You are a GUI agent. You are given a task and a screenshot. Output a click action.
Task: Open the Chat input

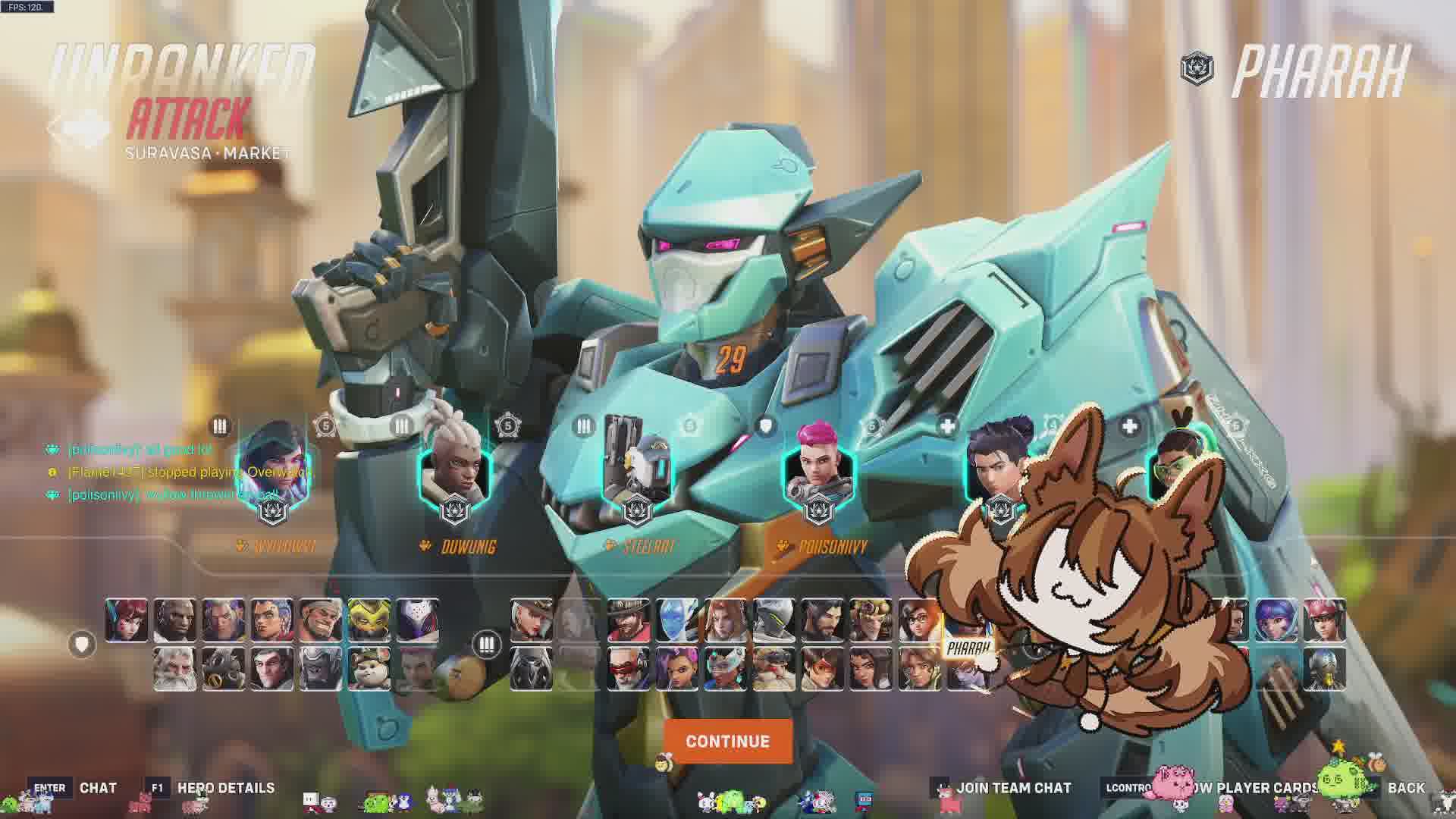tap(98, 788)
